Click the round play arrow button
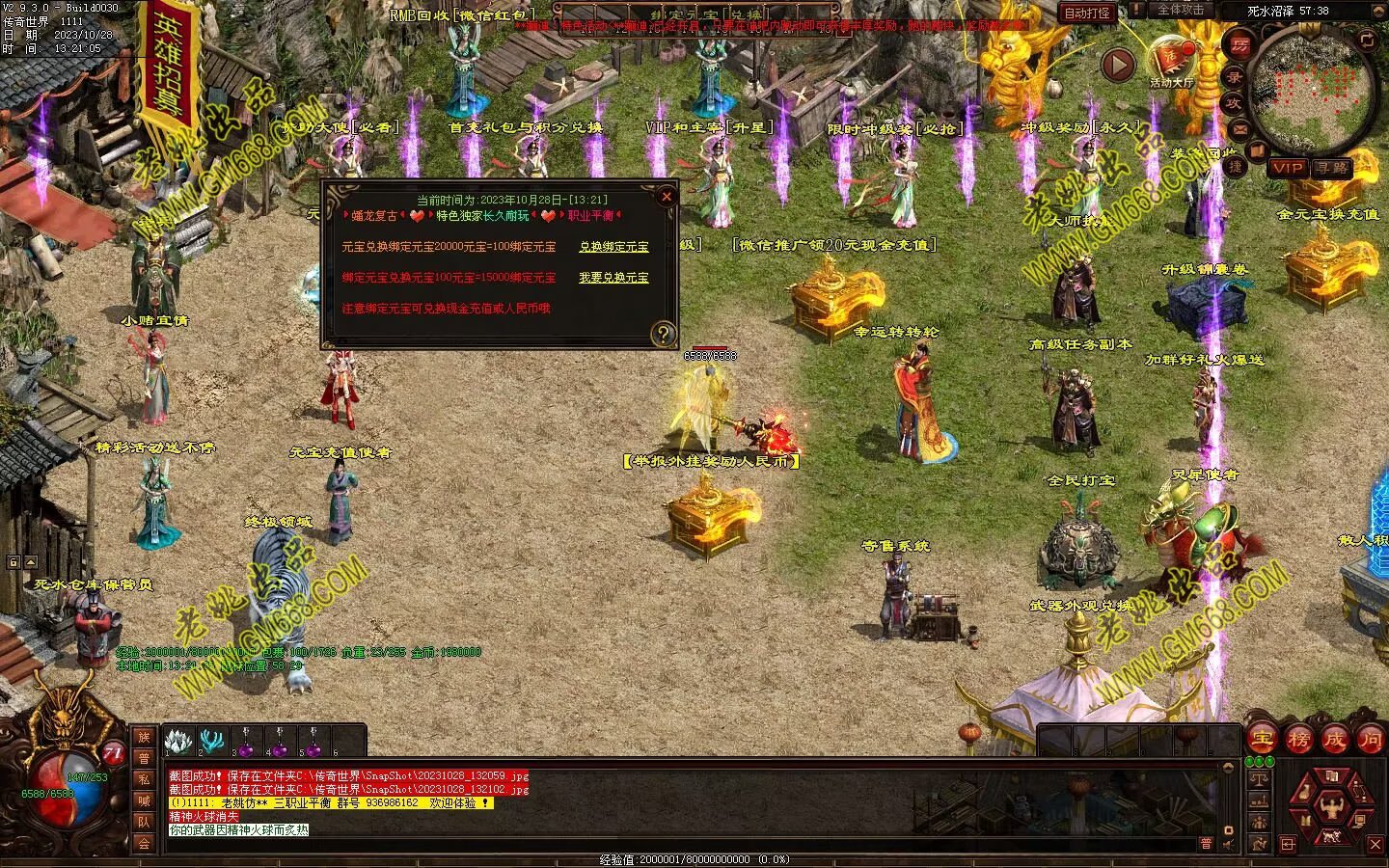1389x868 pixels. [x=1118, y=66]
